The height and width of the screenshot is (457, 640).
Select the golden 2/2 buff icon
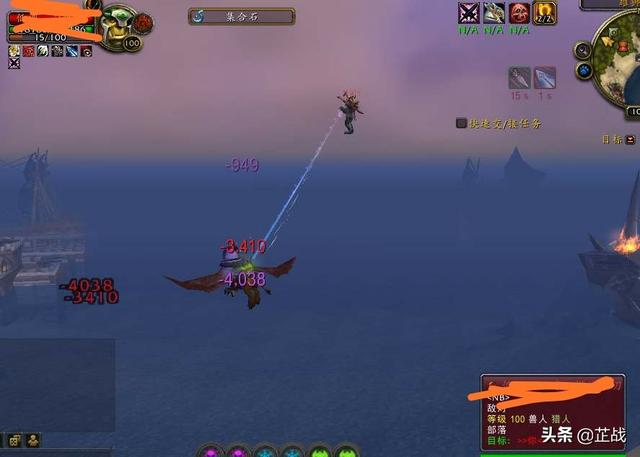coord(545,13)
